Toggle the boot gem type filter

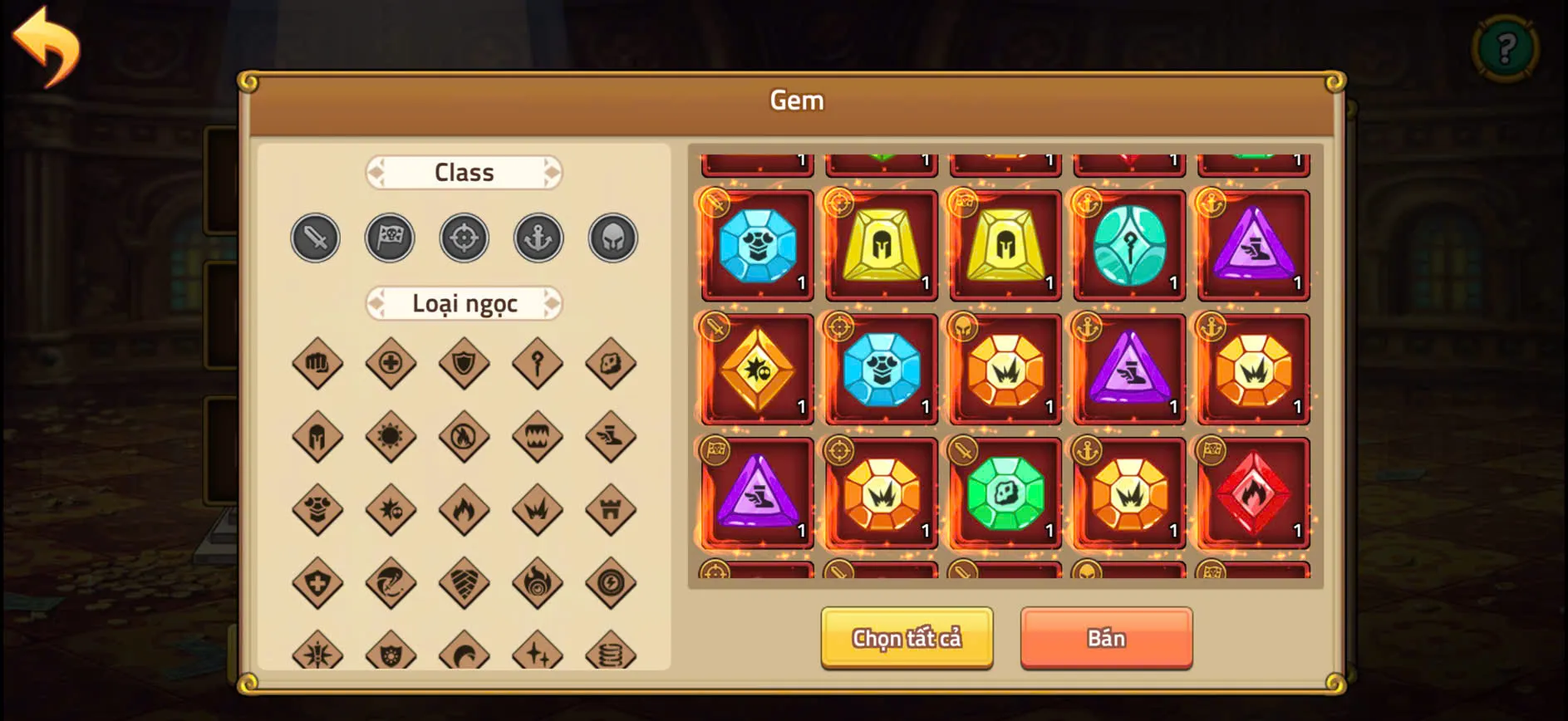coord(612,436)
